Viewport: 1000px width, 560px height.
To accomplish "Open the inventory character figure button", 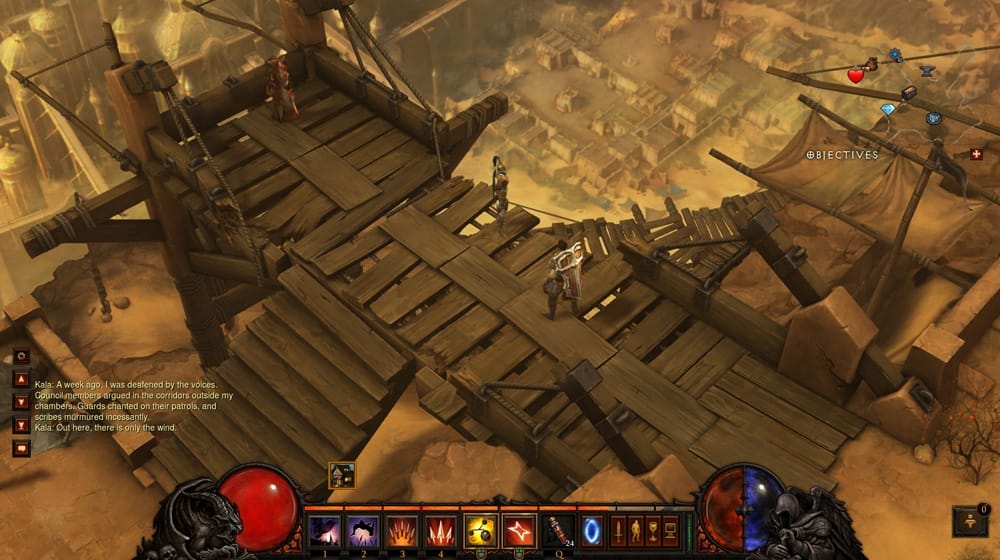I will [635, 529].
